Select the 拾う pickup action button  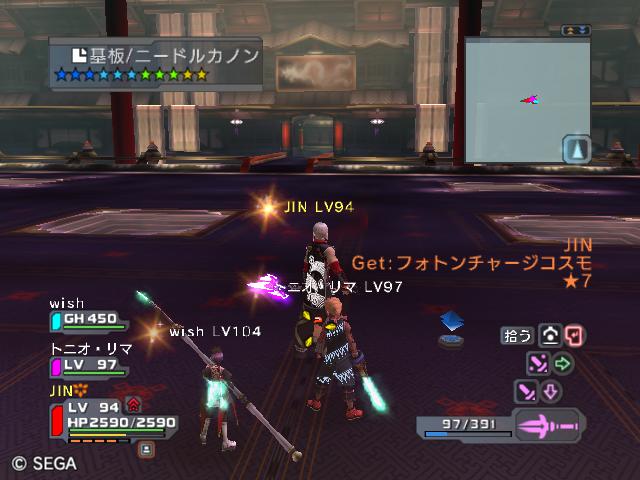[x=518, y=337]
